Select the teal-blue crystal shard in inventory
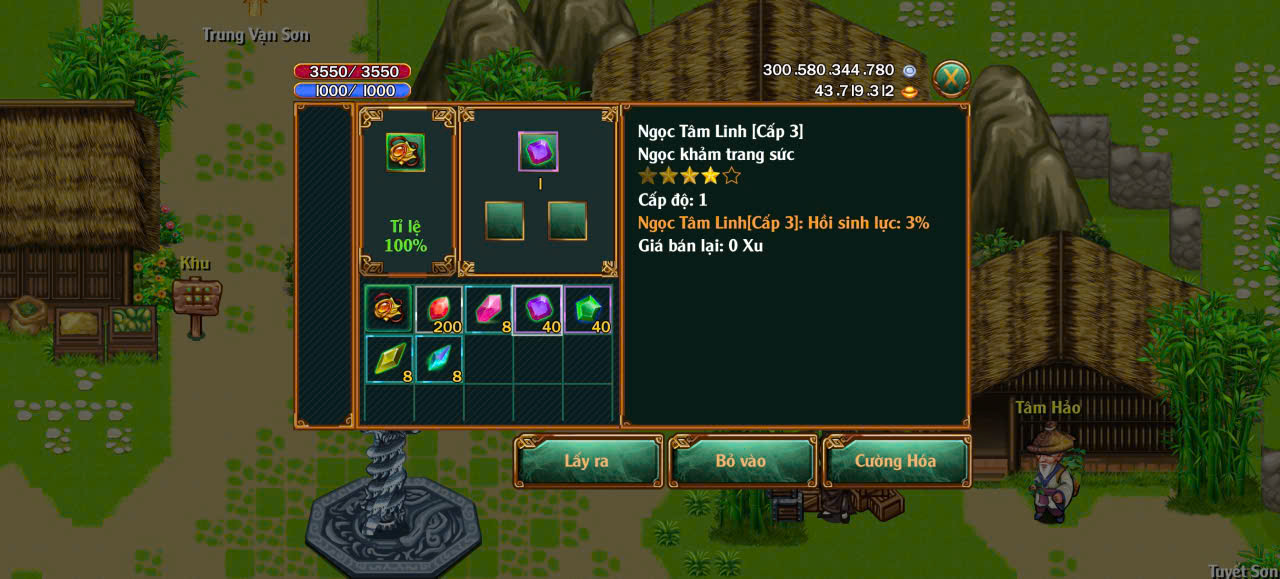The width and height of the screenshot is (1280, 579). 438,359
